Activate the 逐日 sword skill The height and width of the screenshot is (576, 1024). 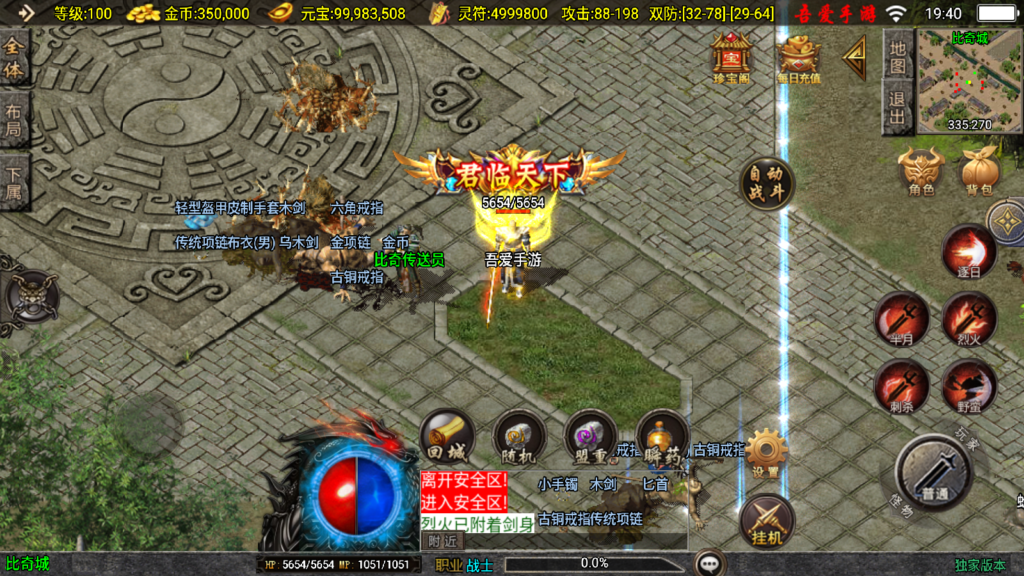pos(968,251)
